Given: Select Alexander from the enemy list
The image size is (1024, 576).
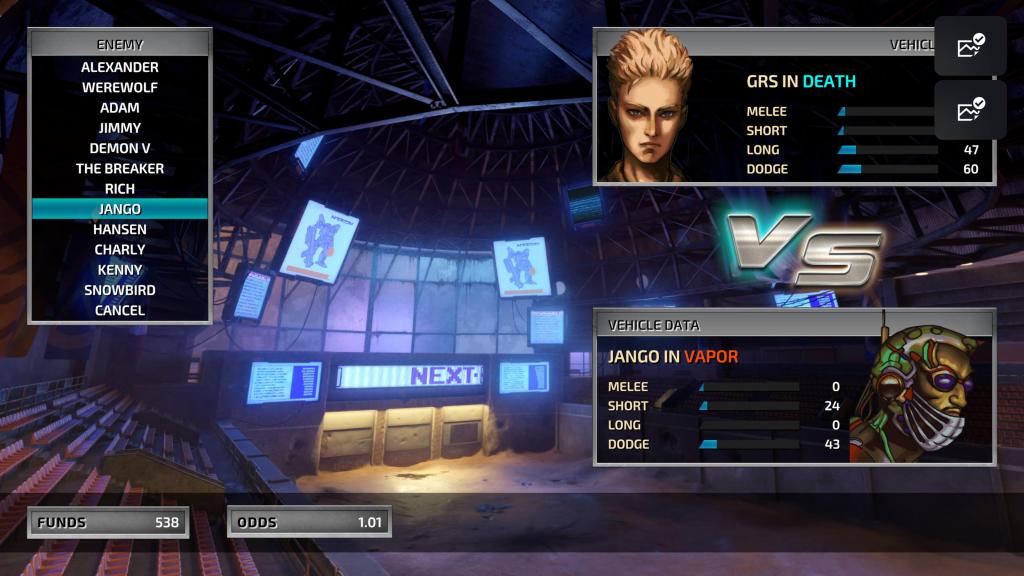Looking at the screenshot, I should (x=120, y=67).
